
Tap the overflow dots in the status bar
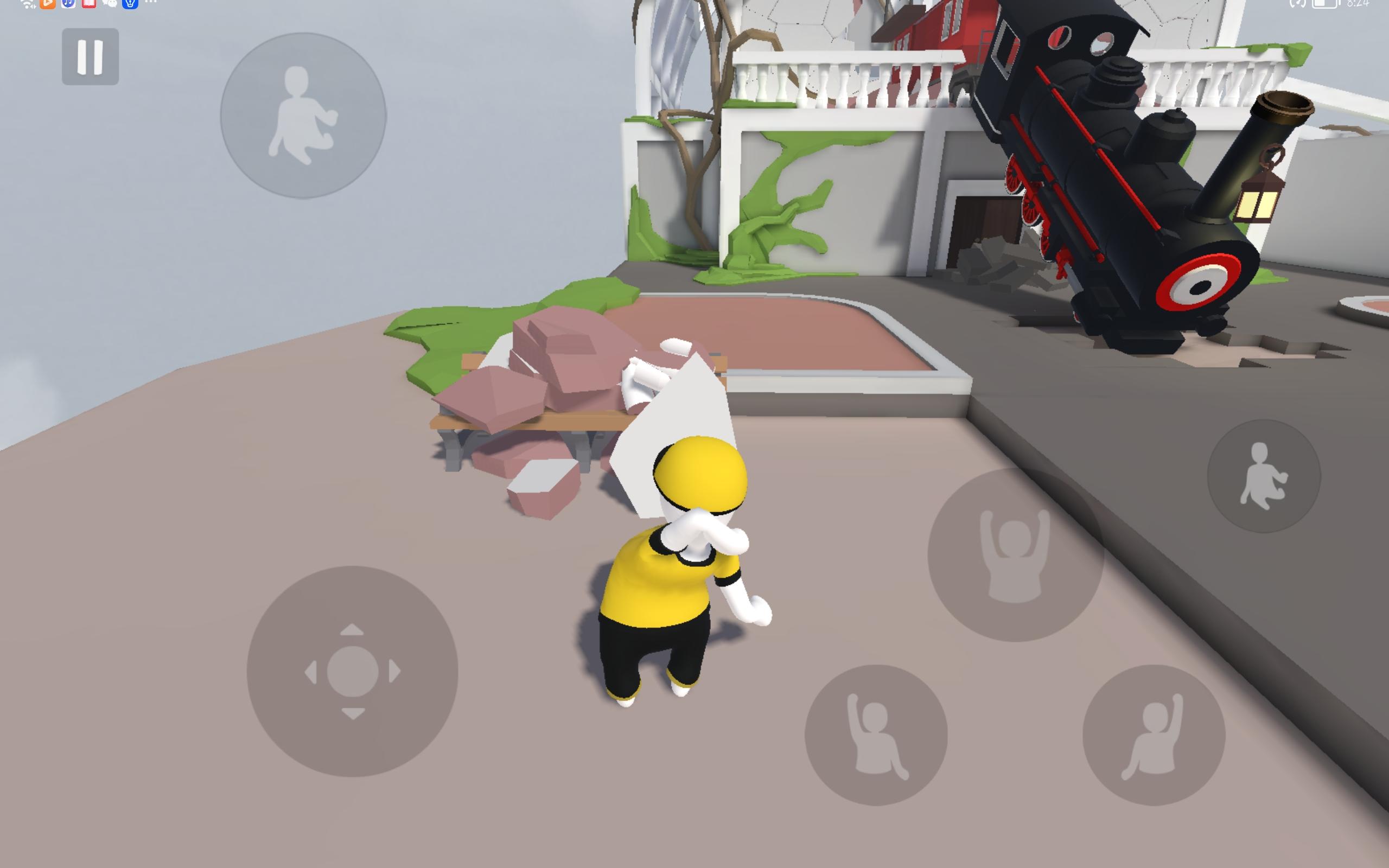click(x=151, y=4)
